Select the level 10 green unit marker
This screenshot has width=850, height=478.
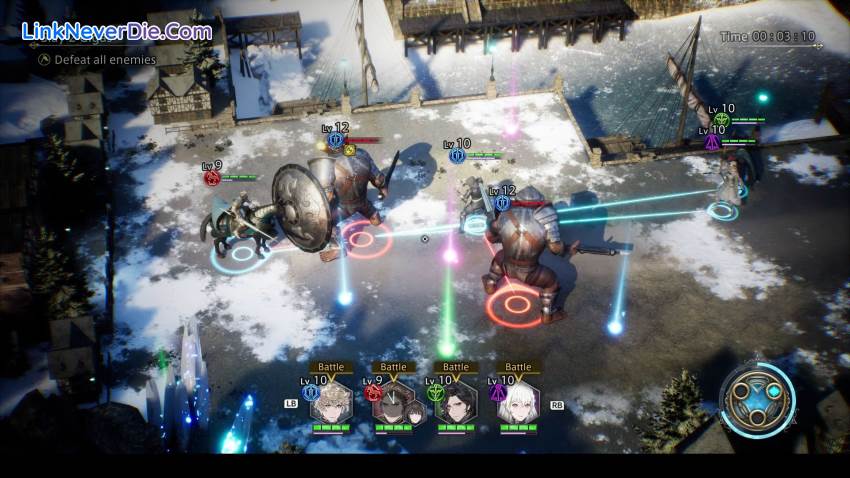click(x=722, y=119)
